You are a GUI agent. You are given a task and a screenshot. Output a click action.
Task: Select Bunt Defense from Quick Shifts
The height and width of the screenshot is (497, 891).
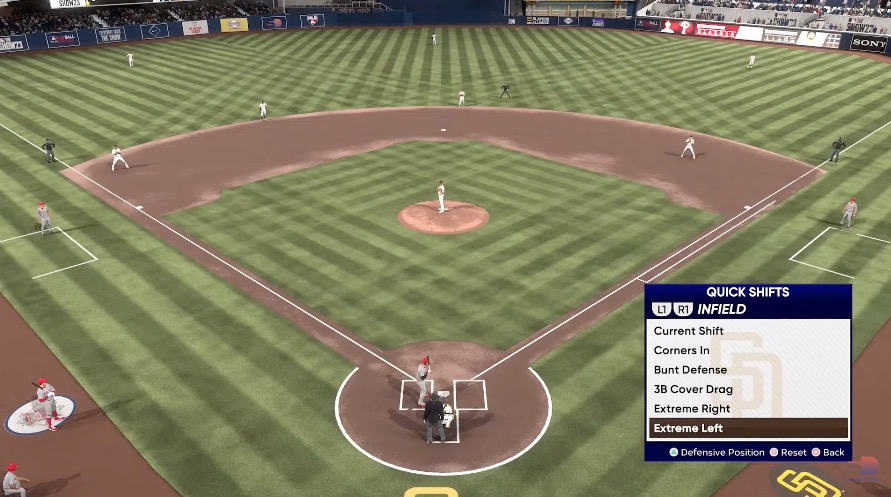point(690,370)
